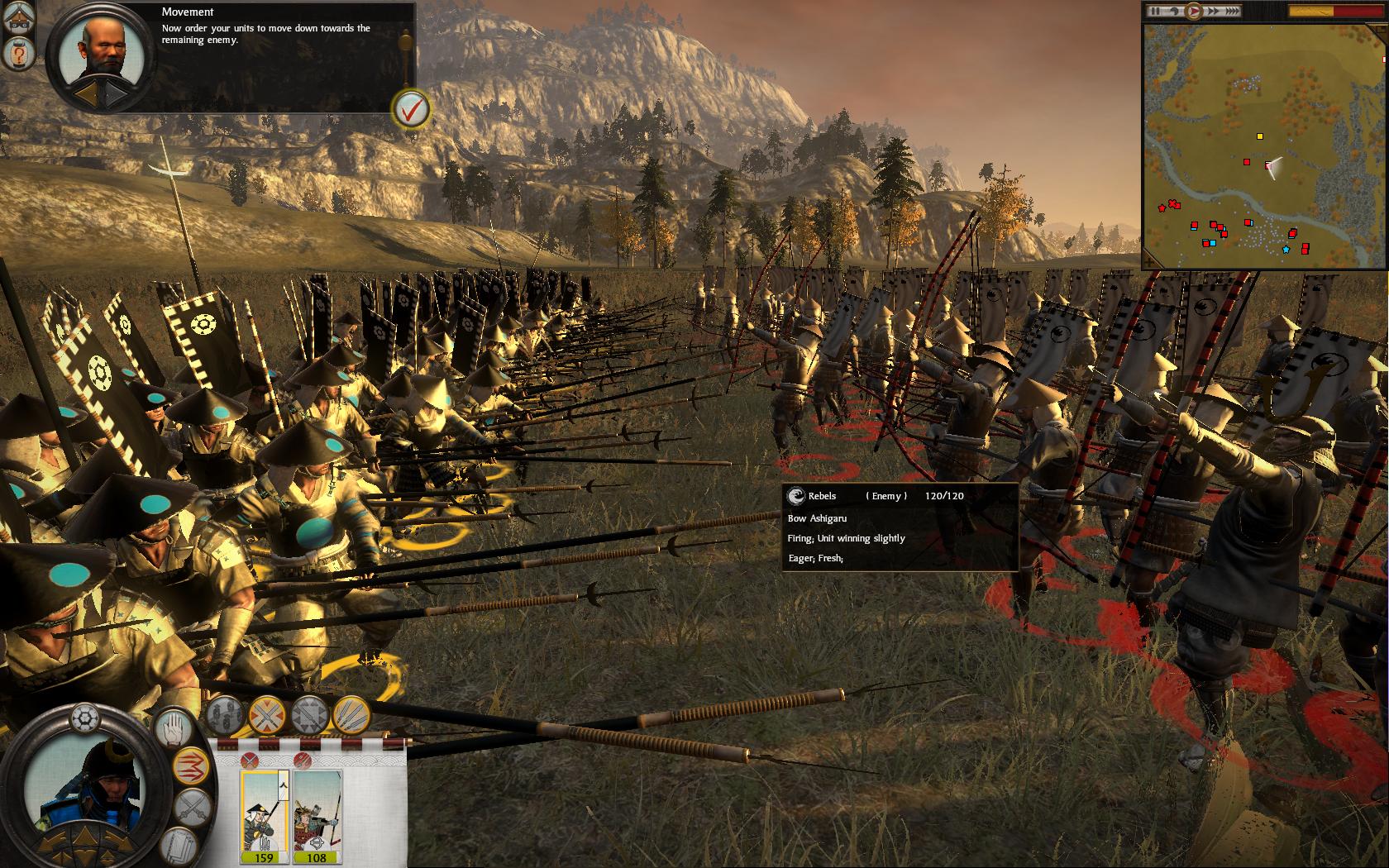Set battle speed to double fast-forward
The width and height of the screenshot is (1389, 868).
point(1214,12)
